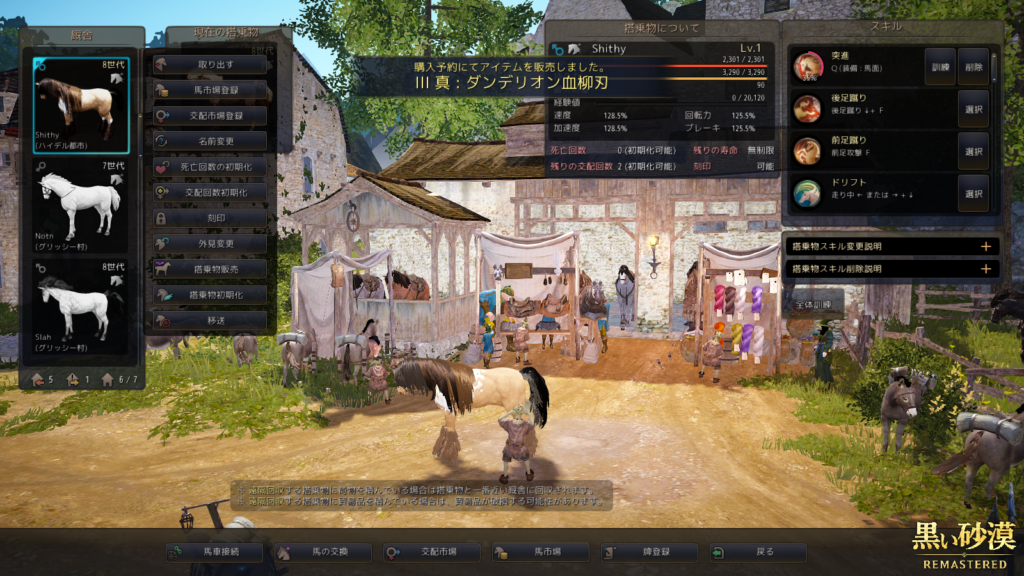The width and height of the screenshot is (1024, 576).
Task: Click 訓練 for the 突進 skill
Action: [939, 66]
